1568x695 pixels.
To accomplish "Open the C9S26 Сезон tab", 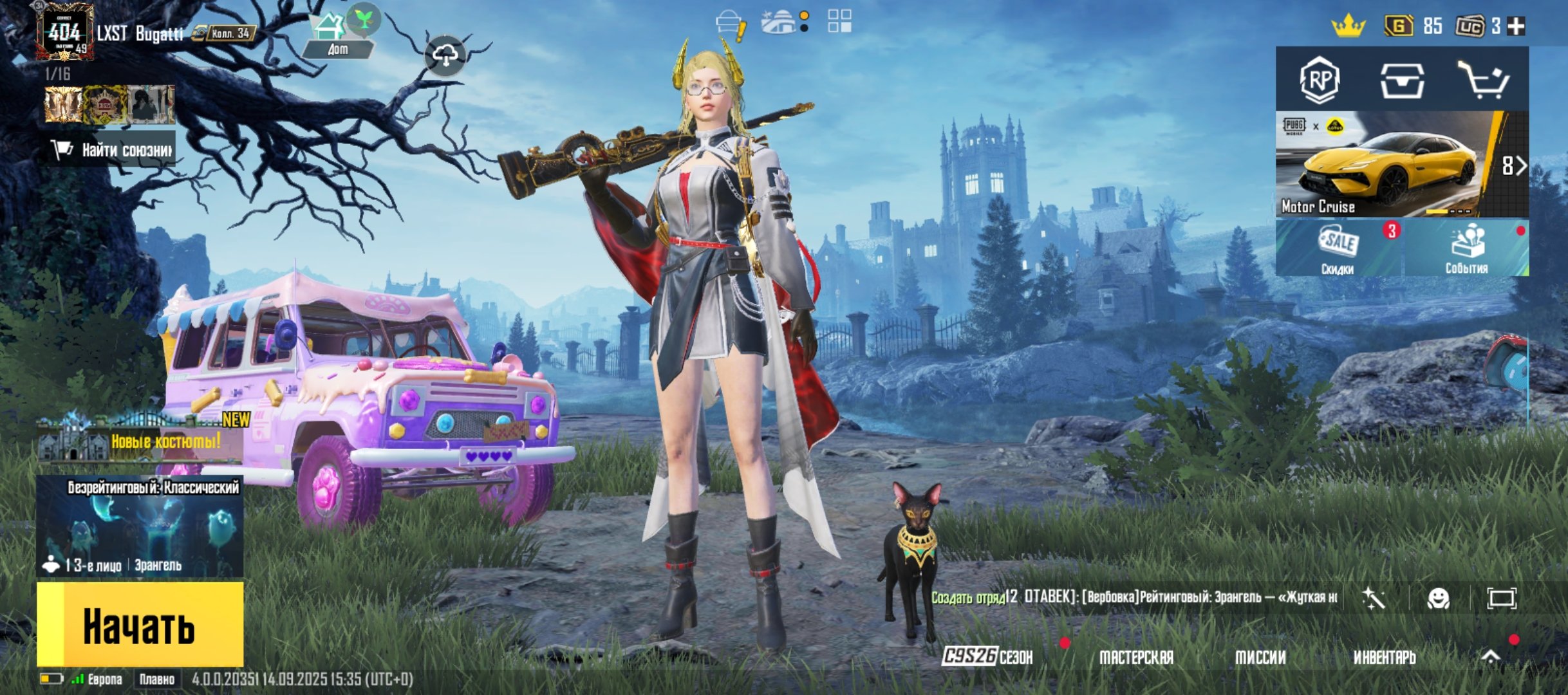I will click(988, 657).
